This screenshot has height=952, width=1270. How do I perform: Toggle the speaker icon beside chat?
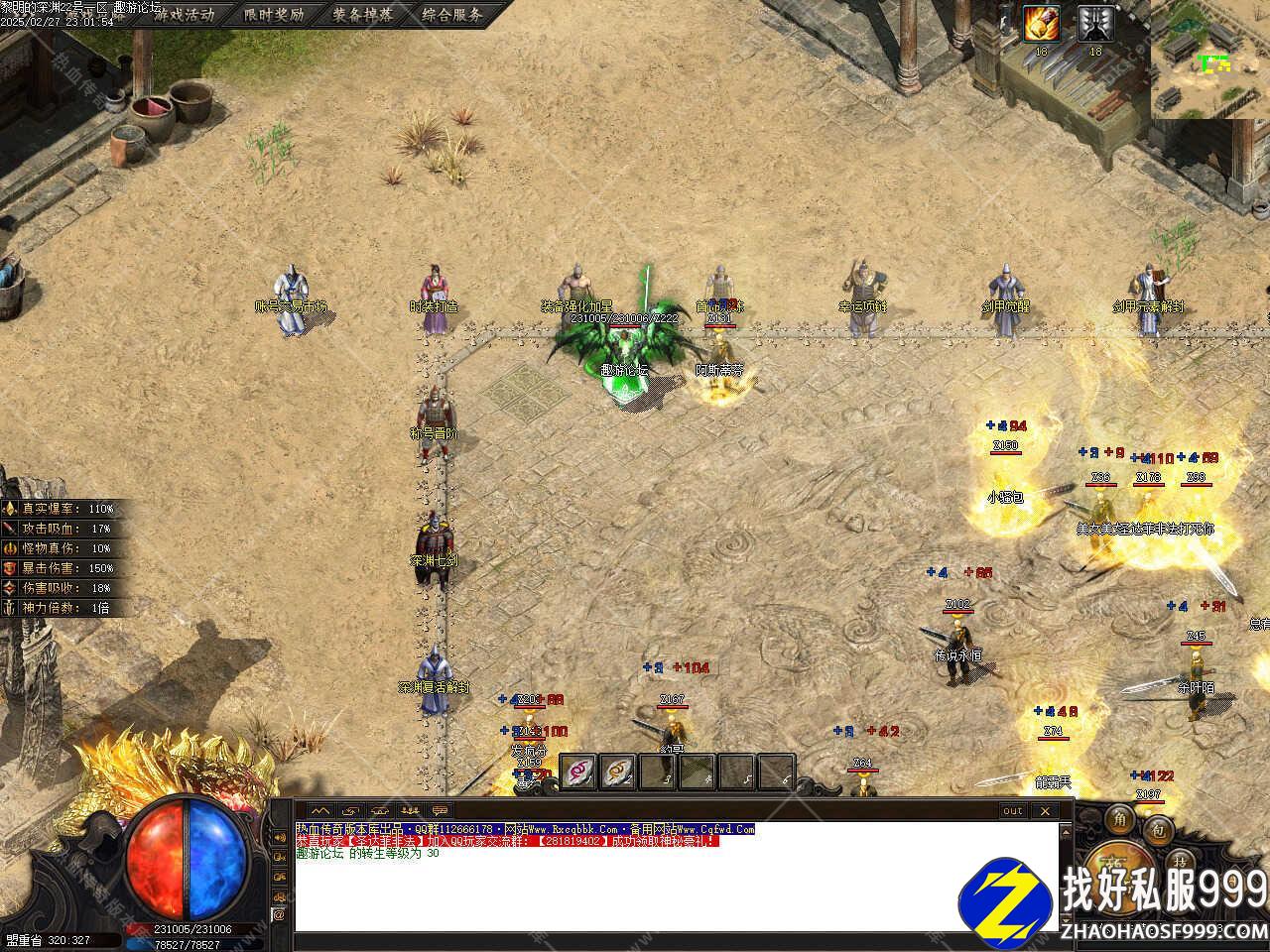(x=281, y=838)
